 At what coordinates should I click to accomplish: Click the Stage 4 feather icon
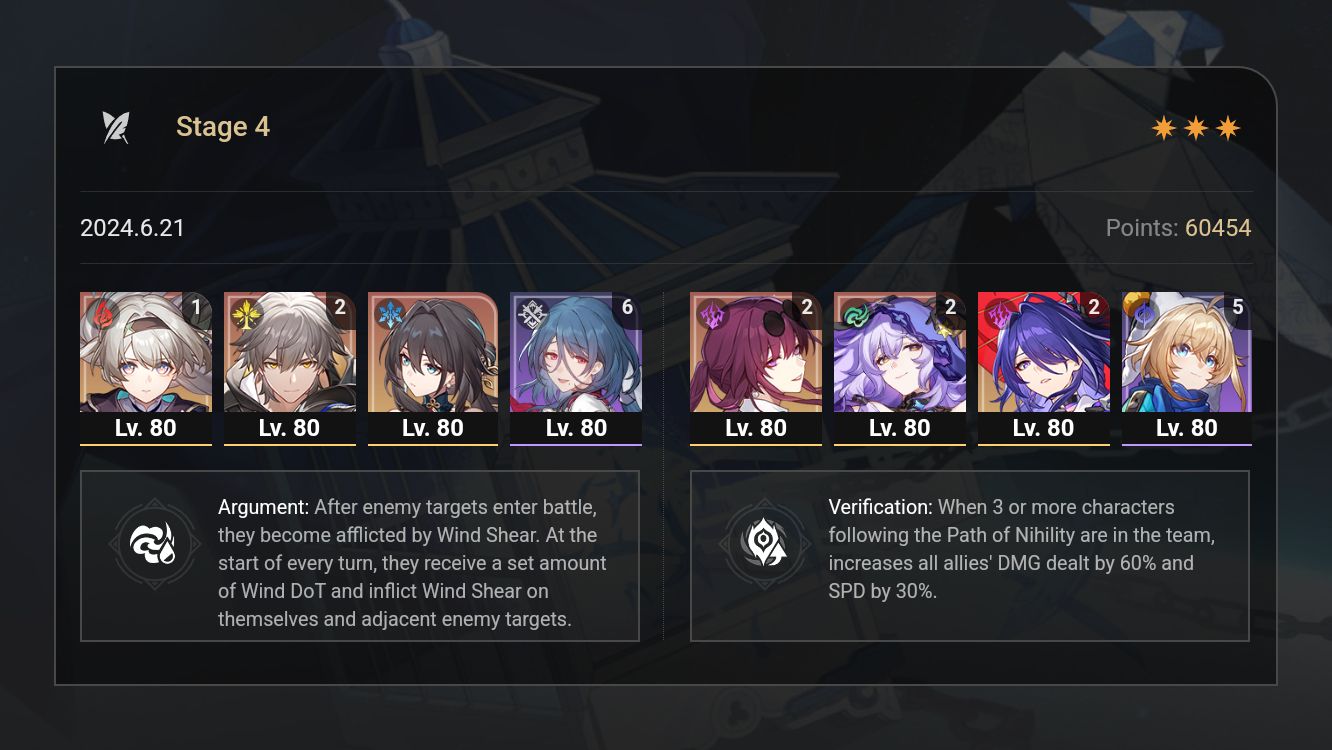coord(117,125)
